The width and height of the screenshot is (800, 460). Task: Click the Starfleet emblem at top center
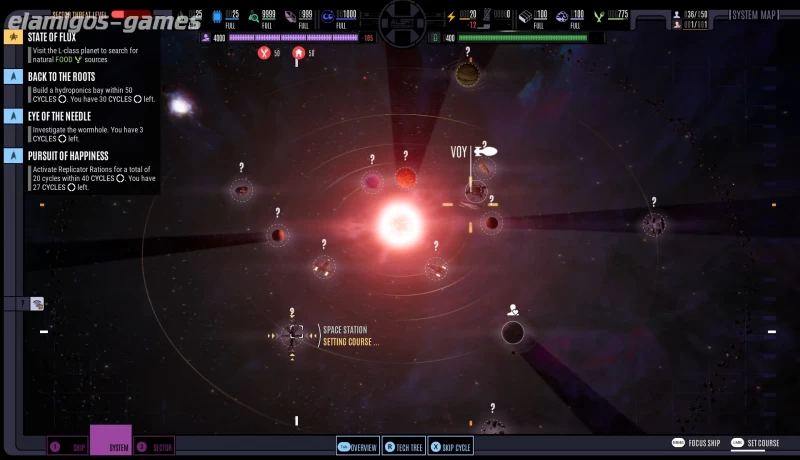pyautogui.click(x=400, y=13)
